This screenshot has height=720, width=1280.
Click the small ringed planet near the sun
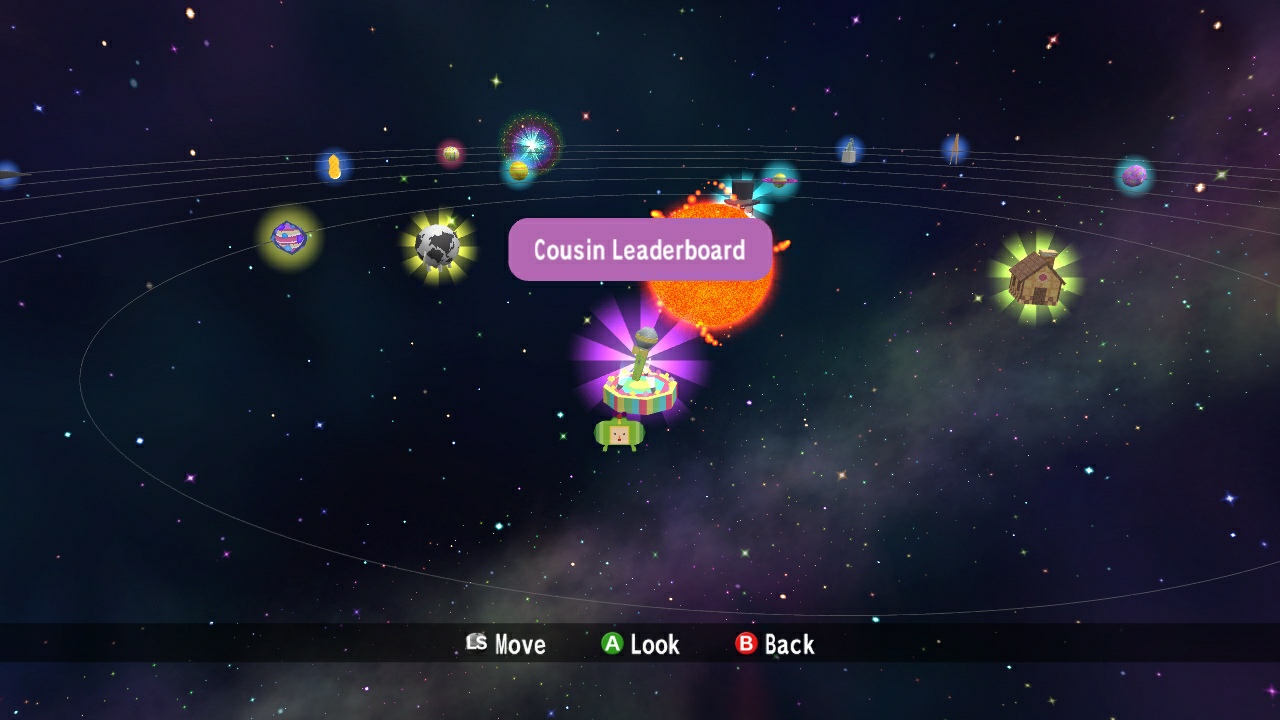(x=780, y=181)
